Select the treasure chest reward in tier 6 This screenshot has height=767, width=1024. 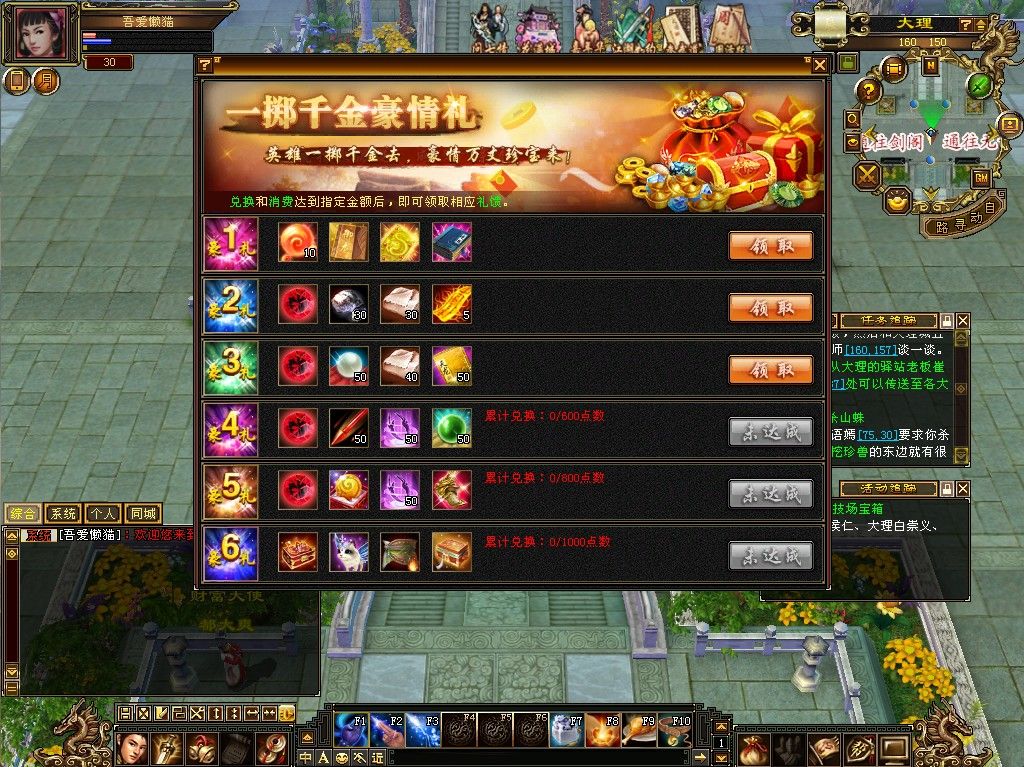point(298,553)
